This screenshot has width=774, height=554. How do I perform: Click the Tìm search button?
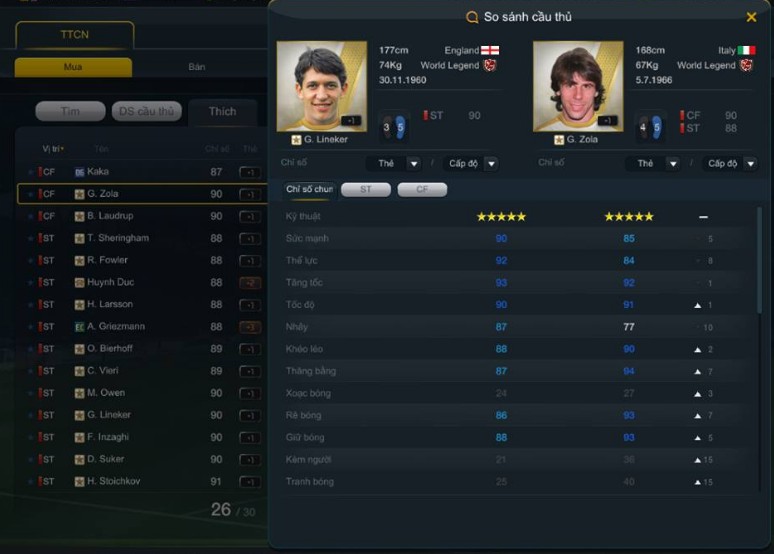[x=70, y=111]
